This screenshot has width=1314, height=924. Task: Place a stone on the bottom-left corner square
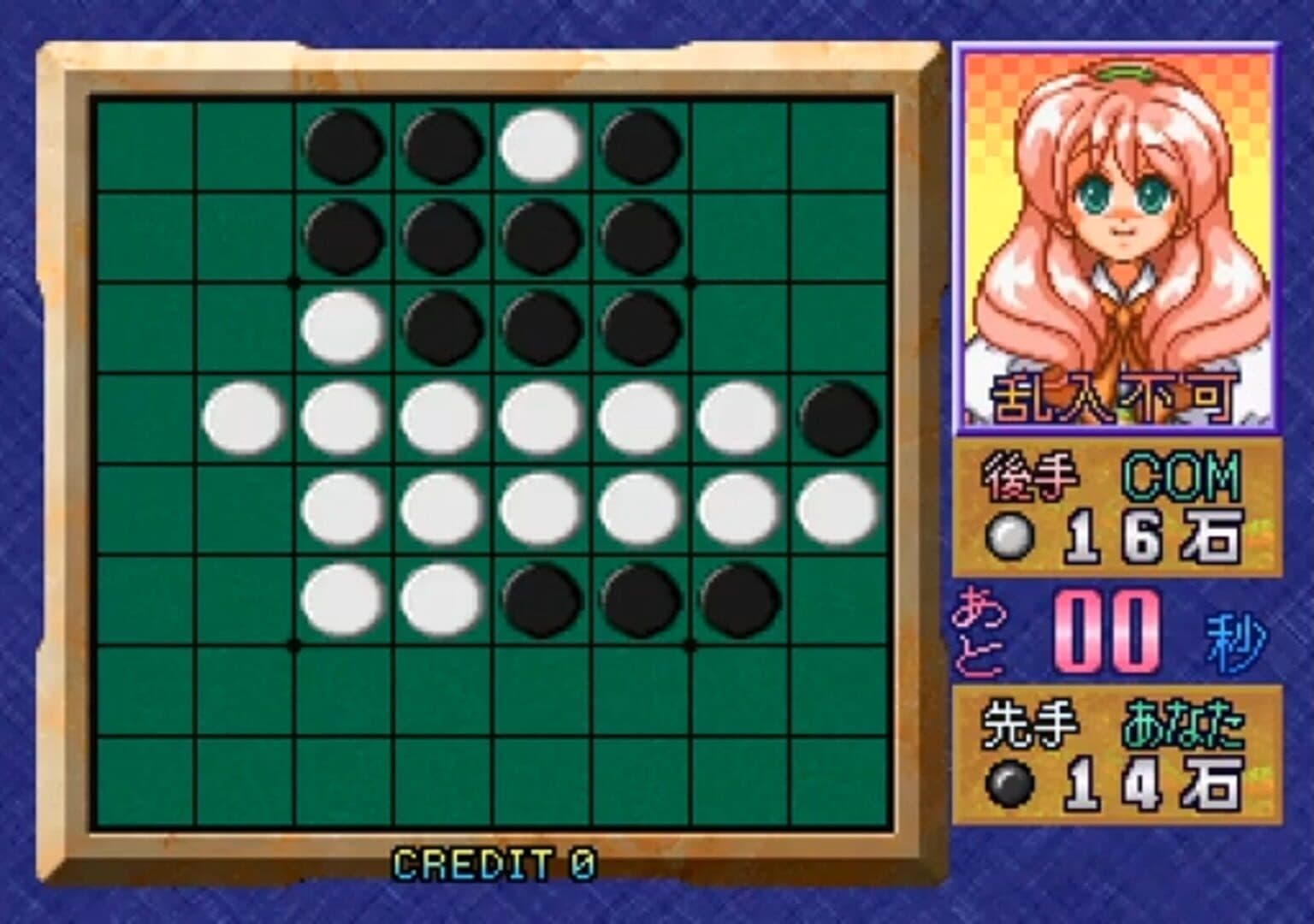[145, 780]
